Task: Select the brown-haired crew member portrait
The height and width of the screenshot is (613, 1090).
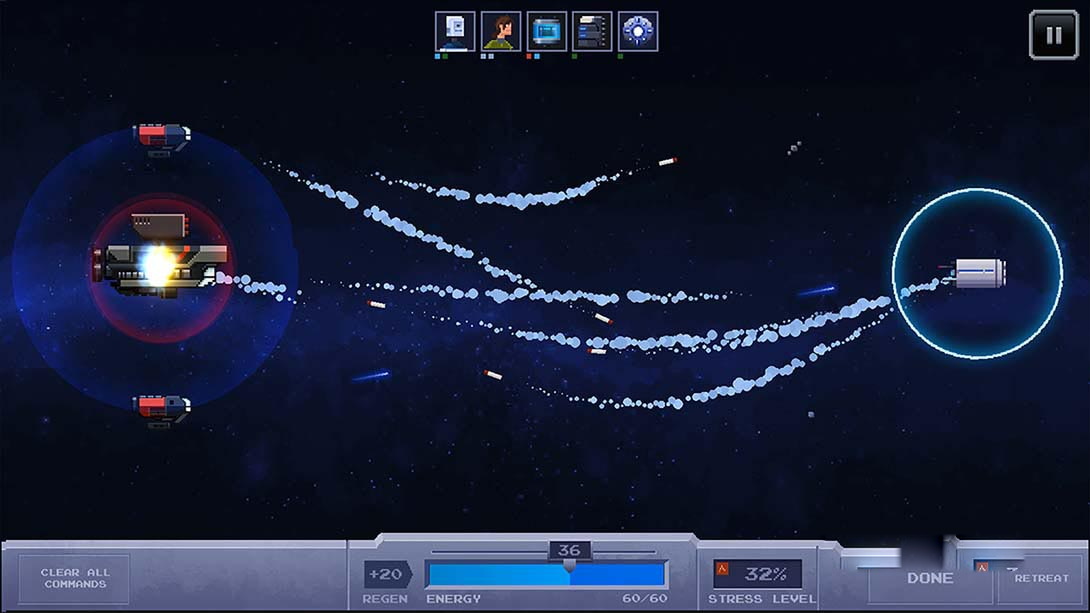Action: click(x=501, y=32)
